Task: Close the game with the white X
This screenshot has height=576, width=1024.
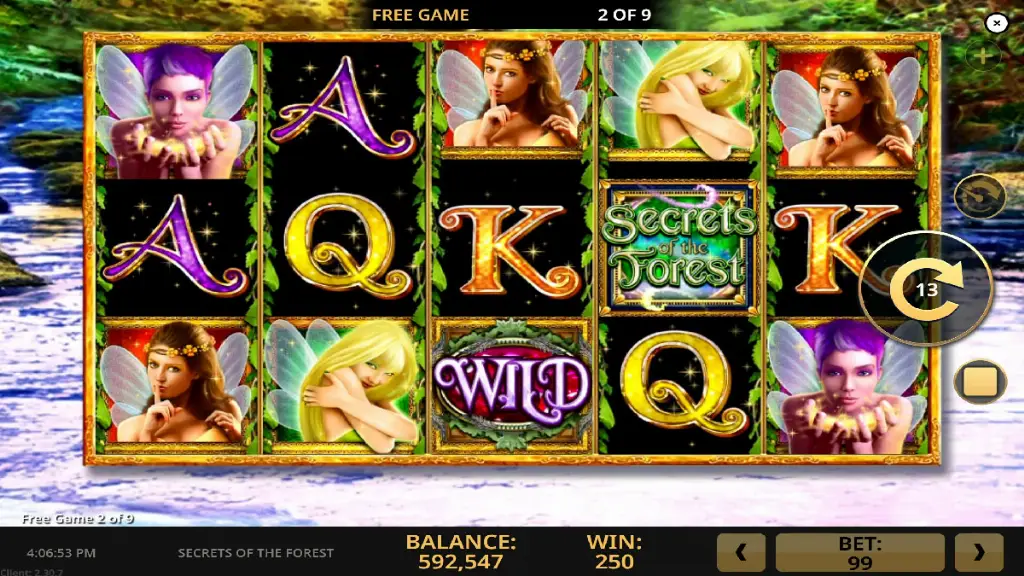Action: click(996, 23)
